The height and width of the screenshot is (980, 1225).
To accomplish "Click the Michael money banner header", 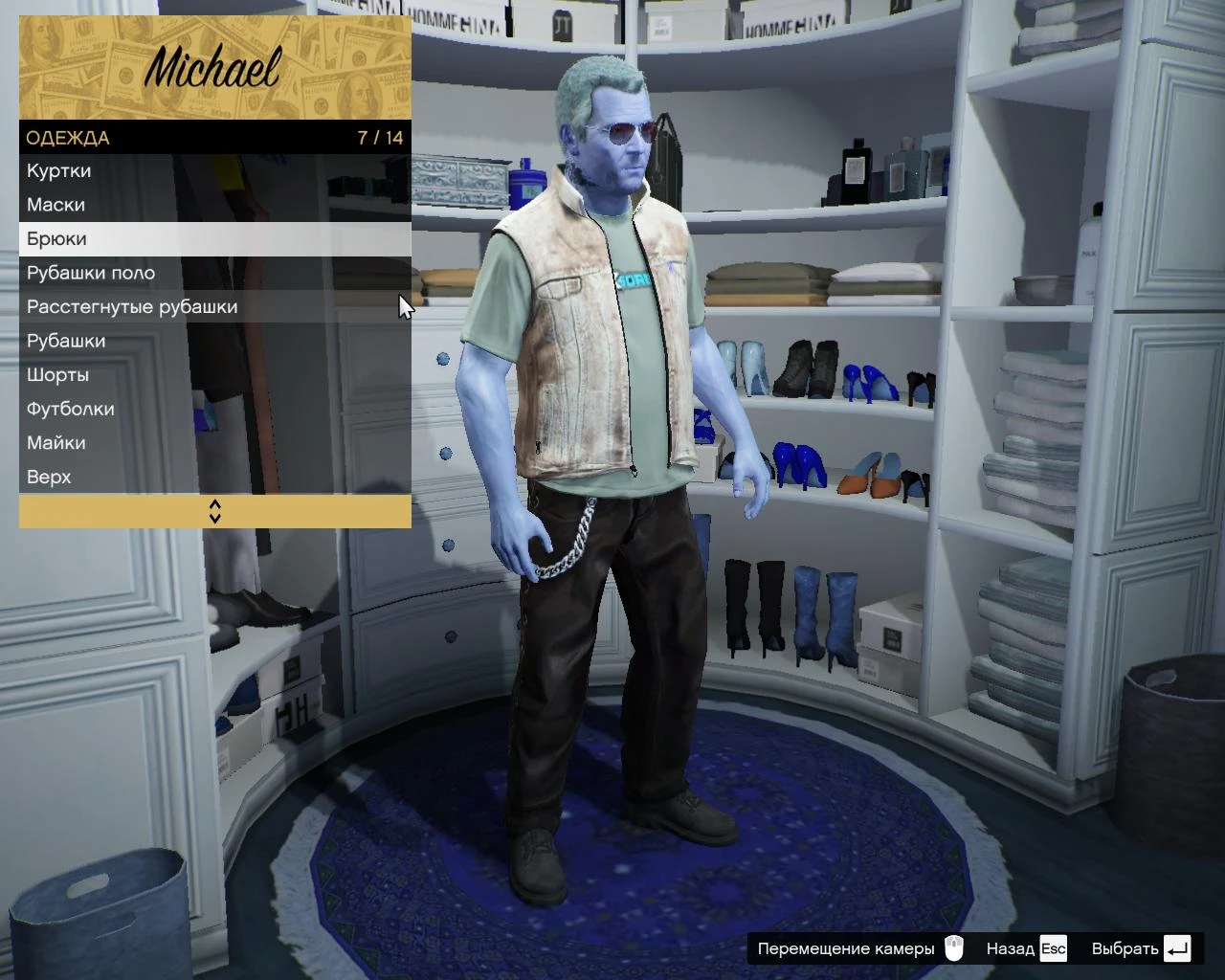I will (x=212, y=67).
